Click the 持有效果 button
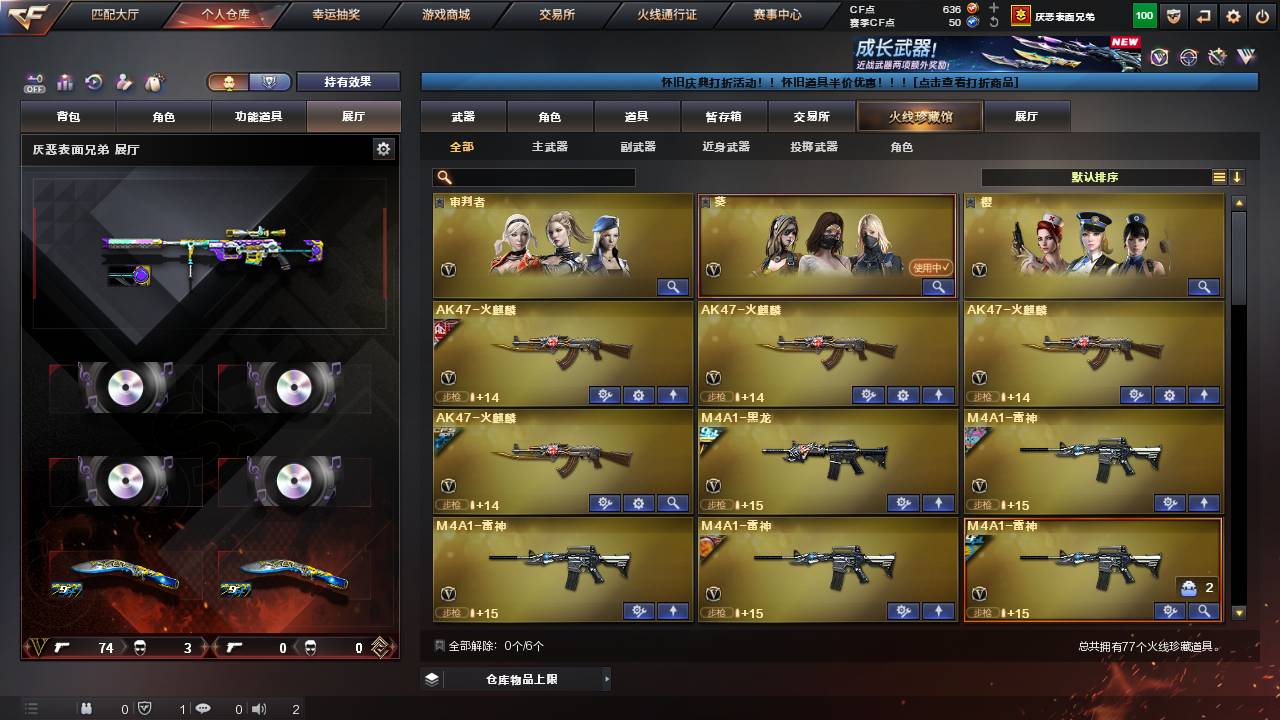This screenshot has height=720, width=1280. pyautogui.click(x=347, y=83)
